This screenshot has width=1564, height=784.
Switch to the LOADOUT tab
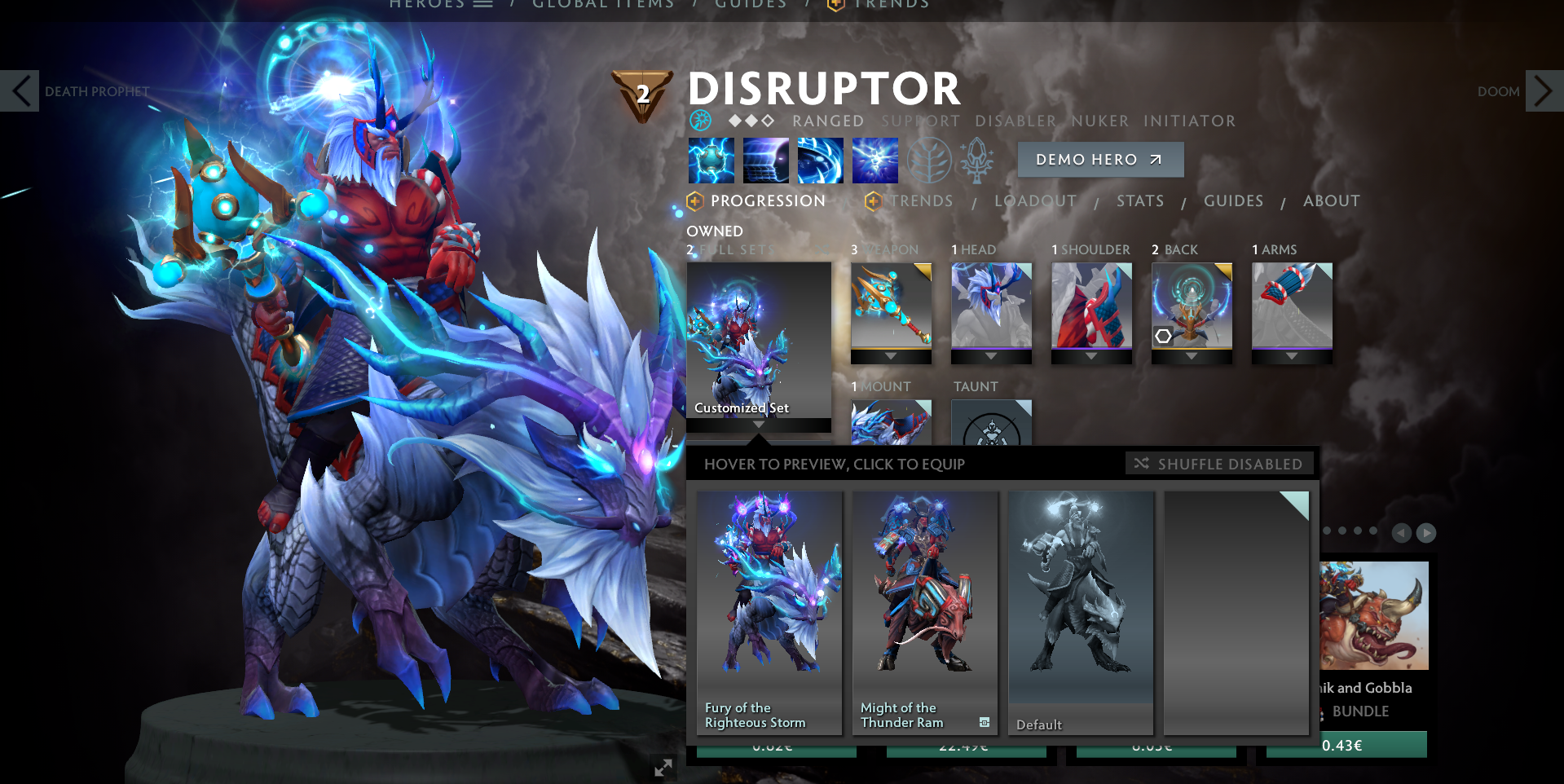(1035, 200)
